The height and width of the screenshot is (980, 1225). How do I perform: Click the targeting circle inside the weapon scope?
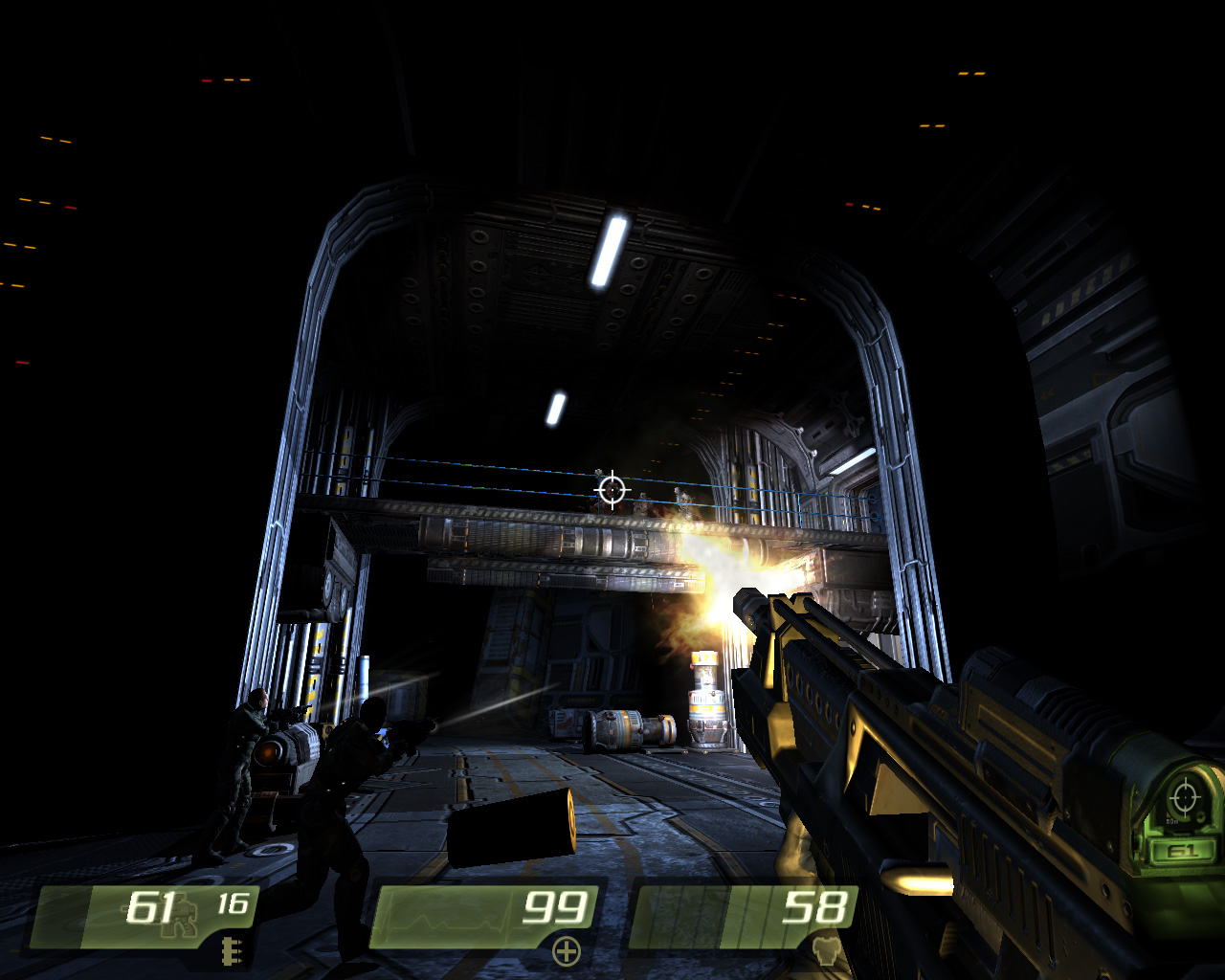tap(1185, 797)
